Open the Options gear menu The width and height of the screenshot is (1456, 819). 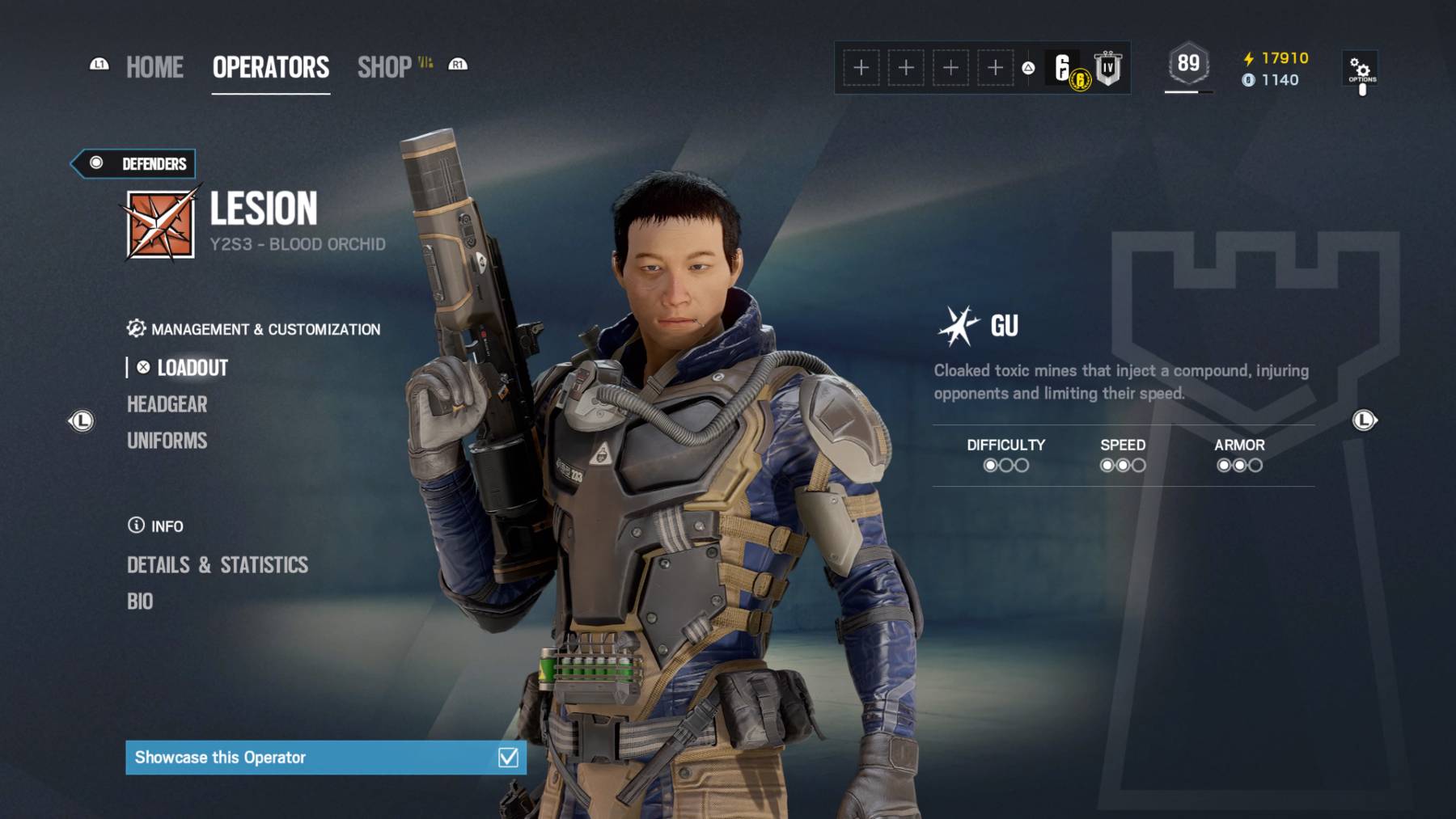point(1362,69)
